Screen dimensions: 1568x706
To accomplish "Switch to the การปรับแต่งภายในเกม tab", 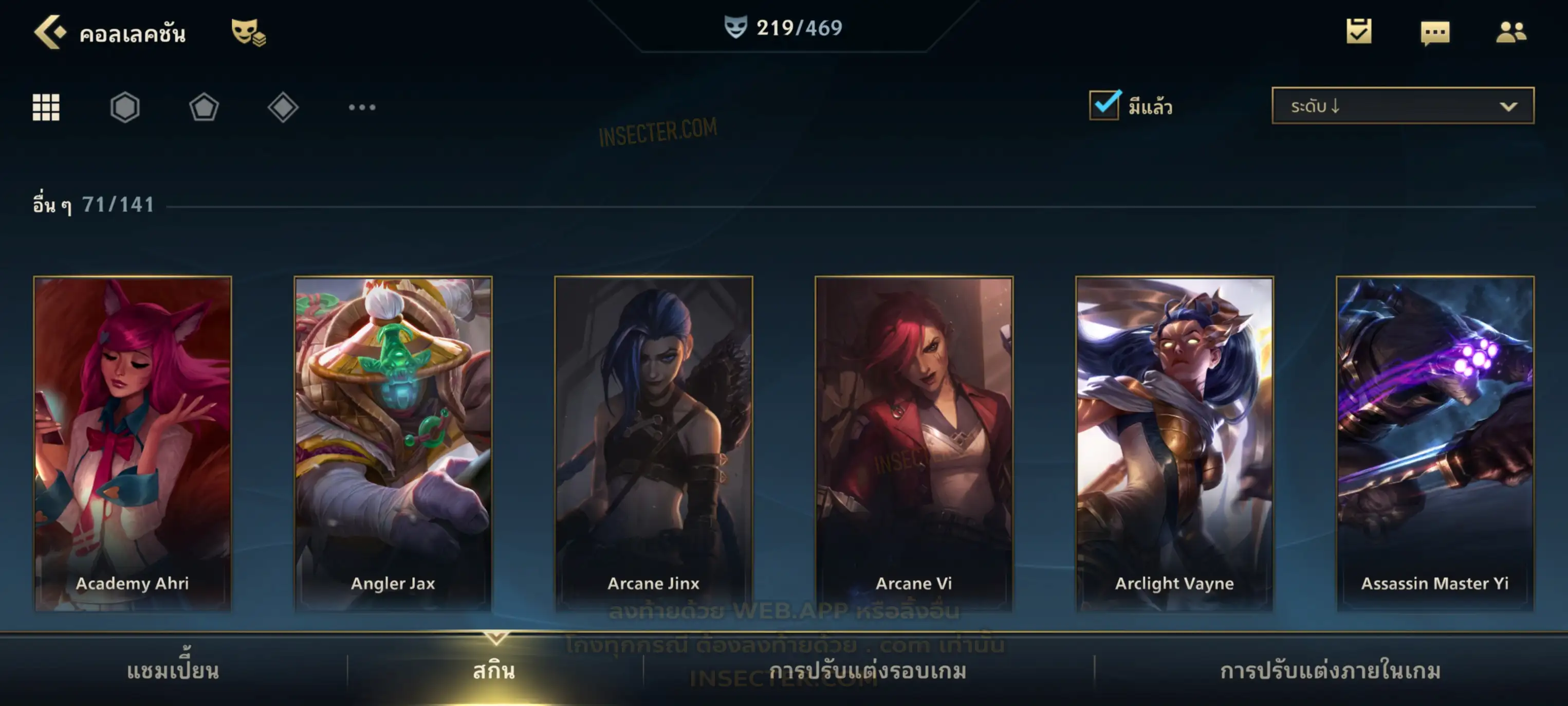I will (1330, 671).
